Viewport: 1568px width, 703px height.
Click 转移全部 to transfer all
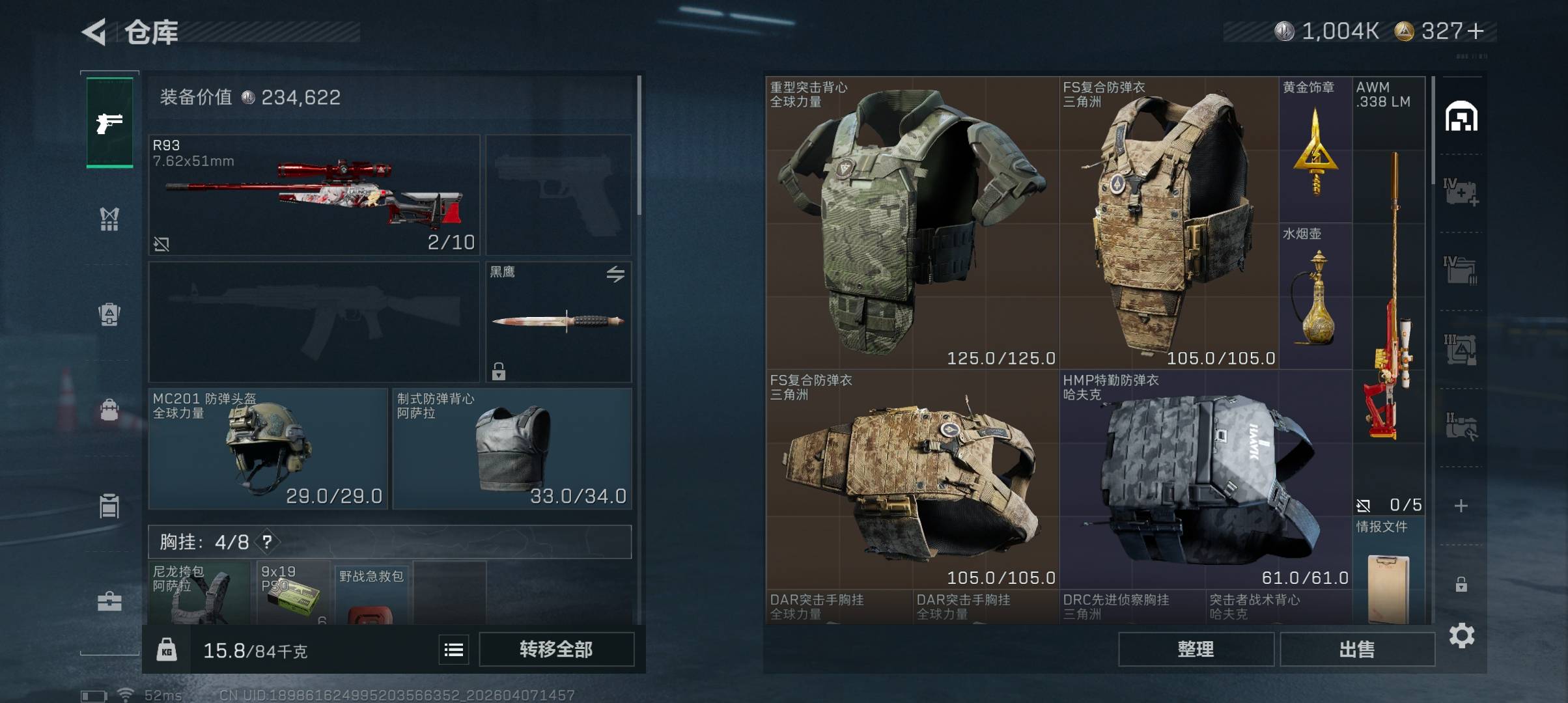(x=556, y=649)
